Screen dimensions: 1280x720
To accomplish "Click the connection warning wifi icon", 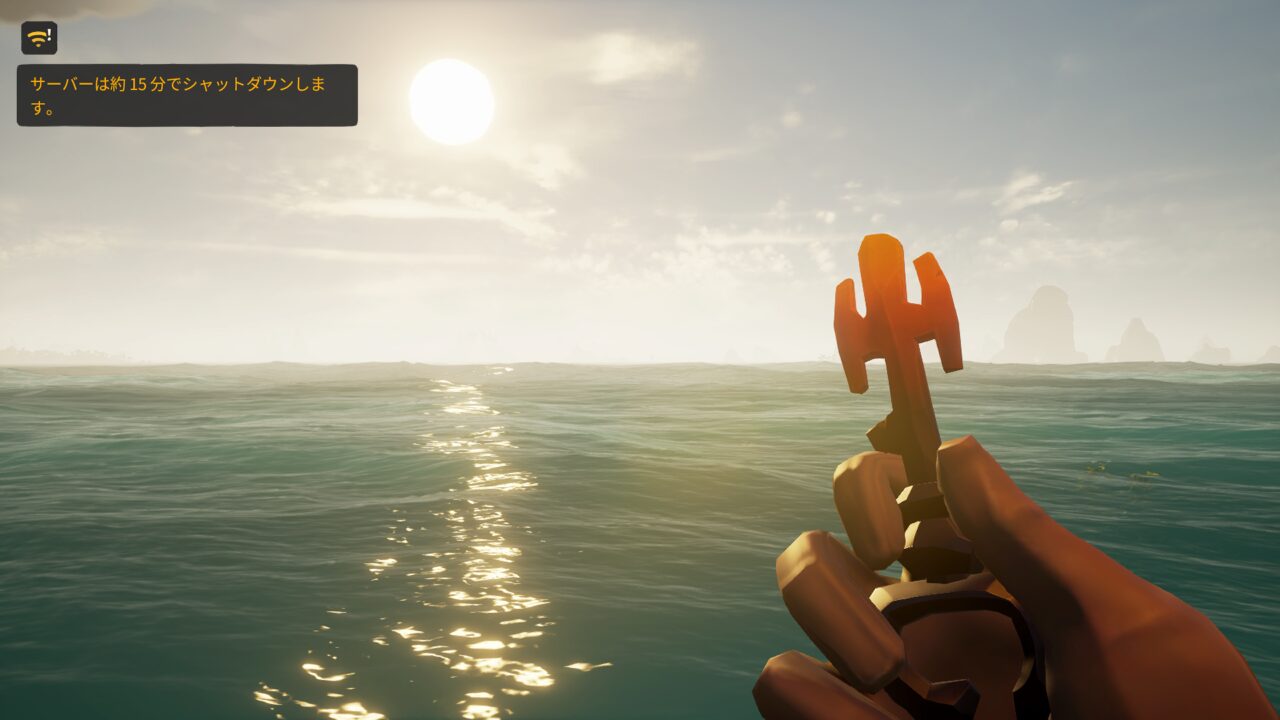I will [x=39, y=38].
